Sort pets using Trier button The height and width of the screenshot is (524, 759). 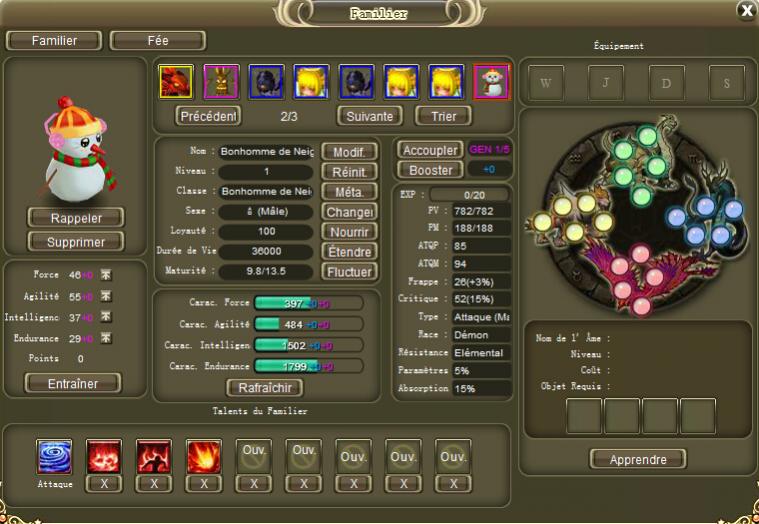[x=443, y=116]
